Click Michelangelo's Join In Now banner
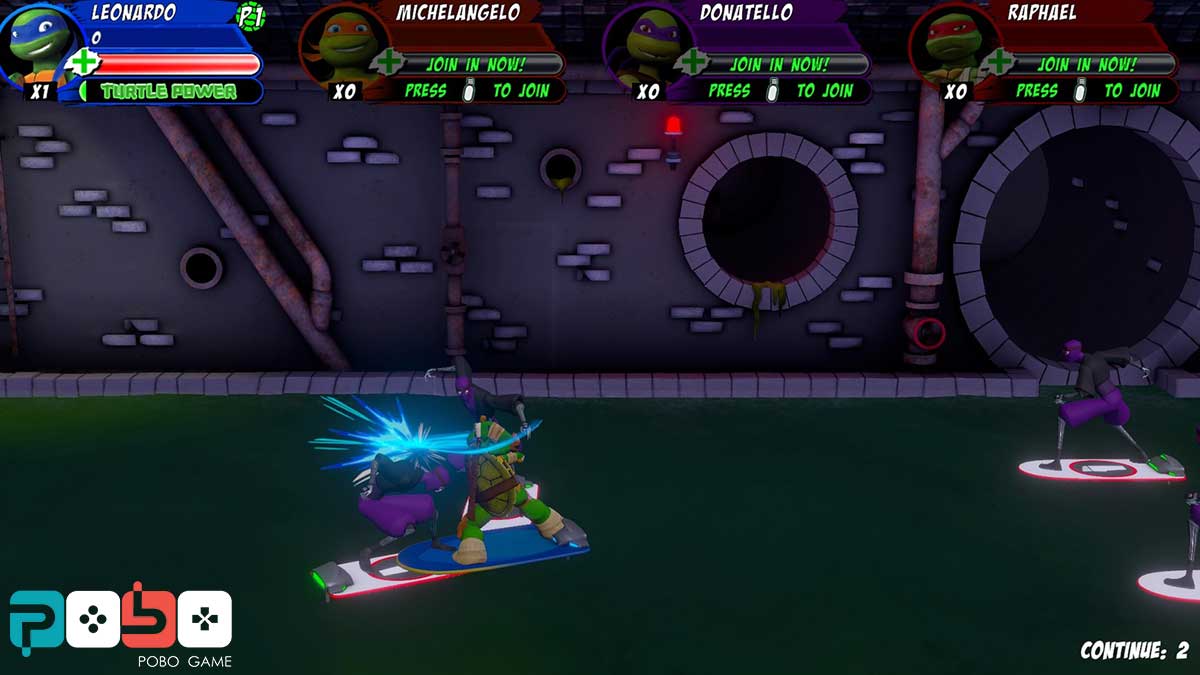Screen dimensions: 1200x675 (x=475, y=64)
